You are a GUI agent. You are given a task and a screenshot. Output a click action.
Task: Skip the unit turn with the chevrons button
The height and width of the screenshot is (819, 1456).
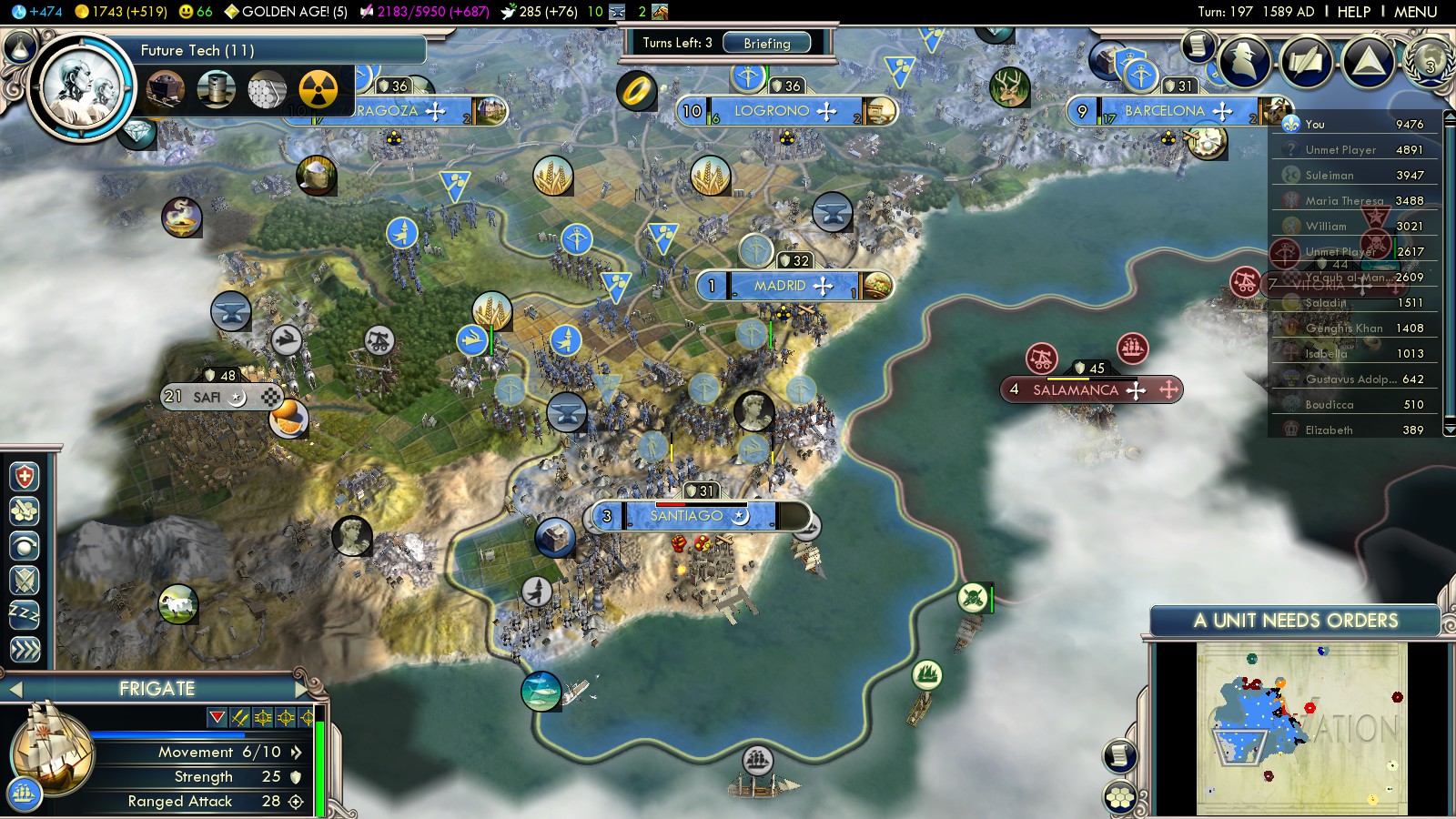[25, 649]
